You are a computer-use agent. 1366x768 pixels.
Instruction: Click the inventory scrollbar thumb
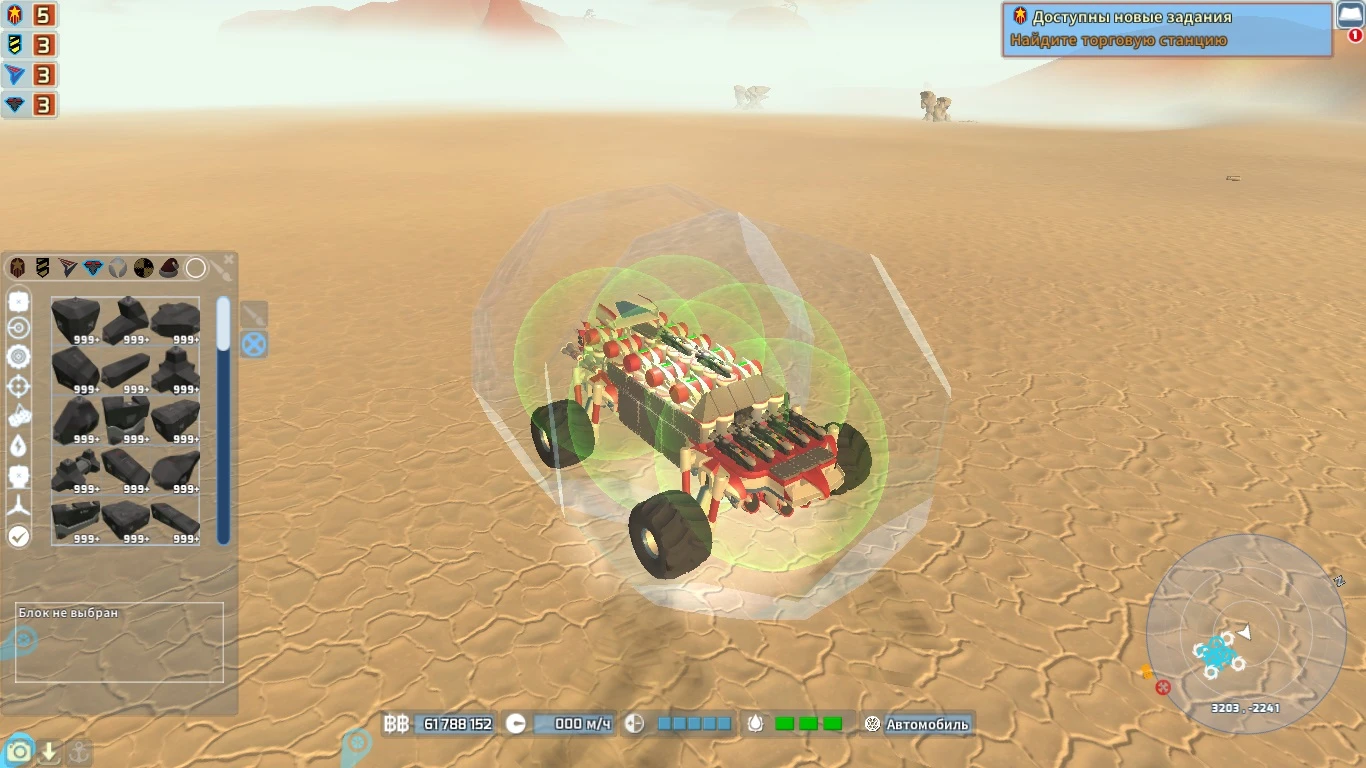[x=222, y=320]
